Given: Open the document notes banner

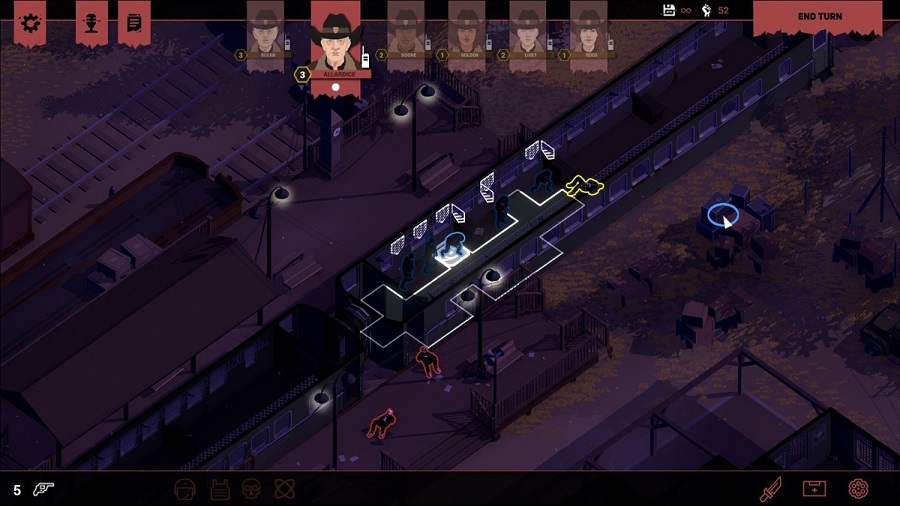Looking at the screenshot, I should click(134, 22).
